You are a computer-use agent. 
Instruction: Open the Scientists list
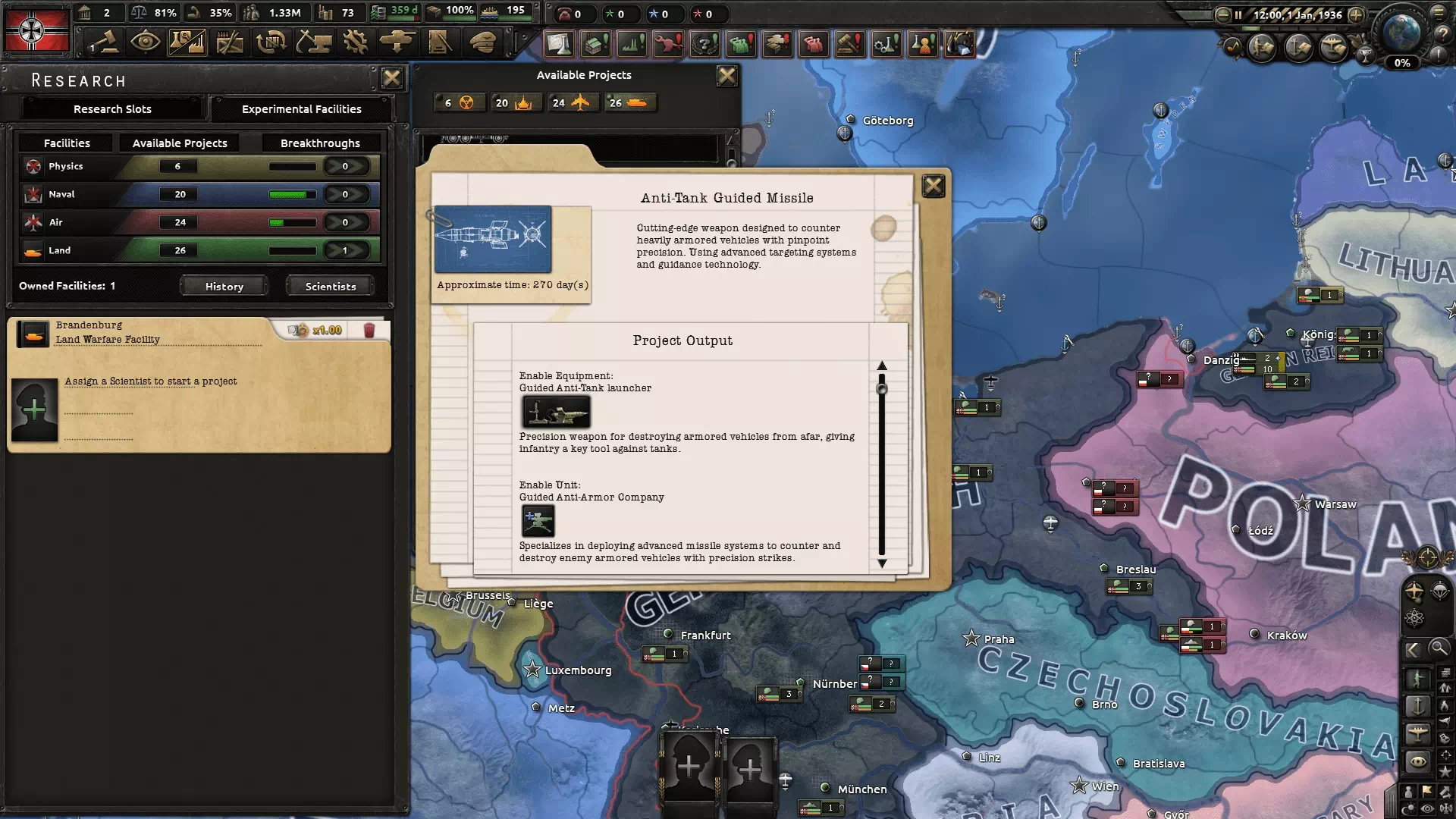point(330,287)
